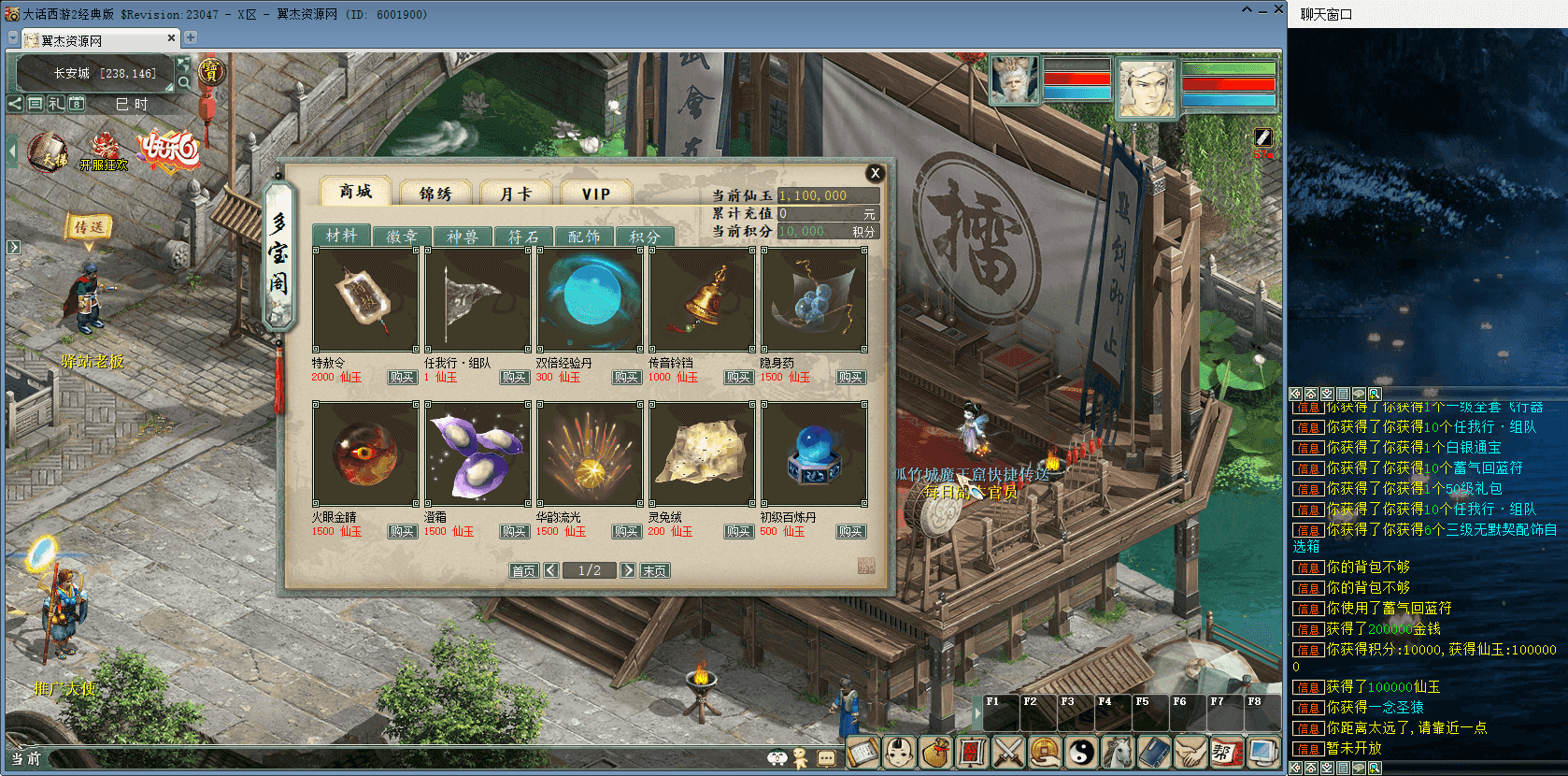Viewport: 1568px width, 776px height.
Task: Buy the 隐身药 potion
Action: 850,378
